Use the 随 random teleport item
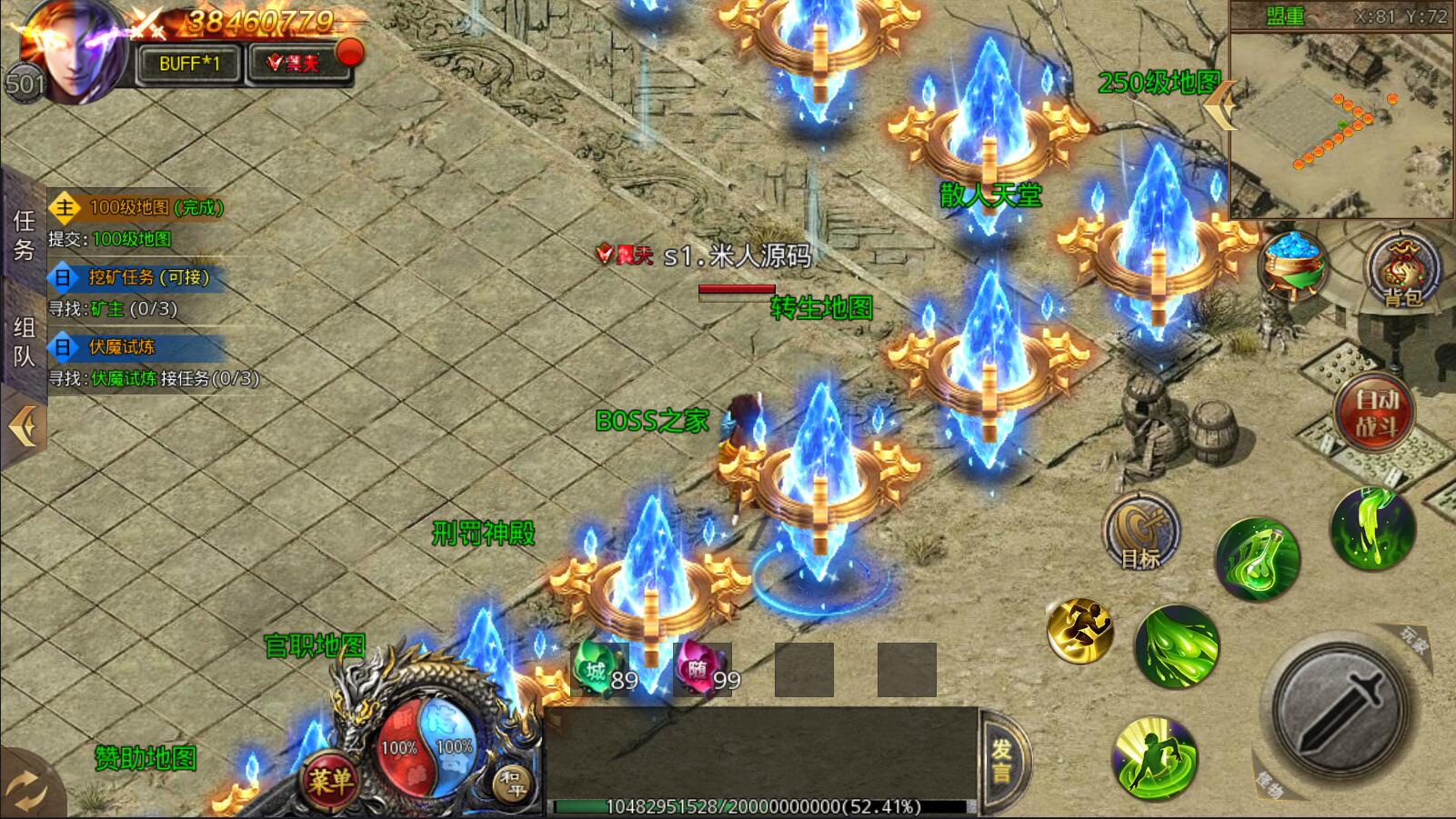 pos(702,673)
